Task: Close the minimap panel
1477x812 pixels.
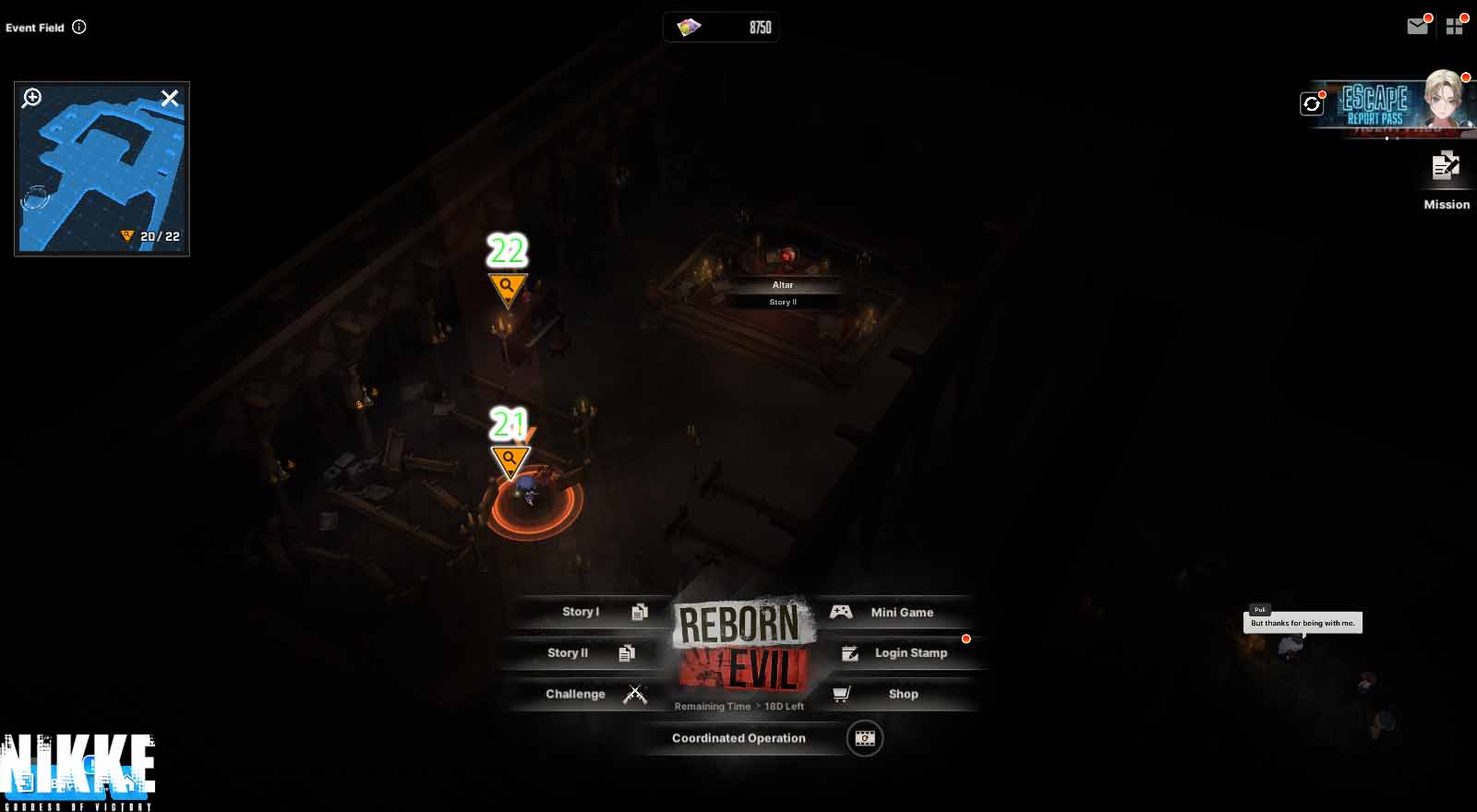Action: 170,98
